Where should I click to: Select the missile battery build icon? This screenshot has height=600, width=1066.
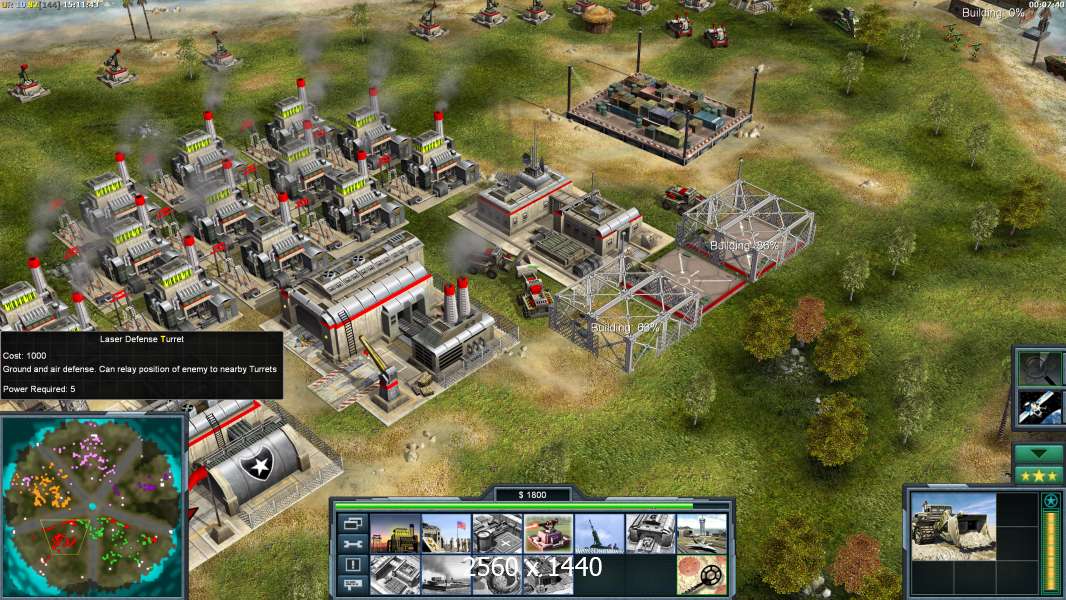600,534
